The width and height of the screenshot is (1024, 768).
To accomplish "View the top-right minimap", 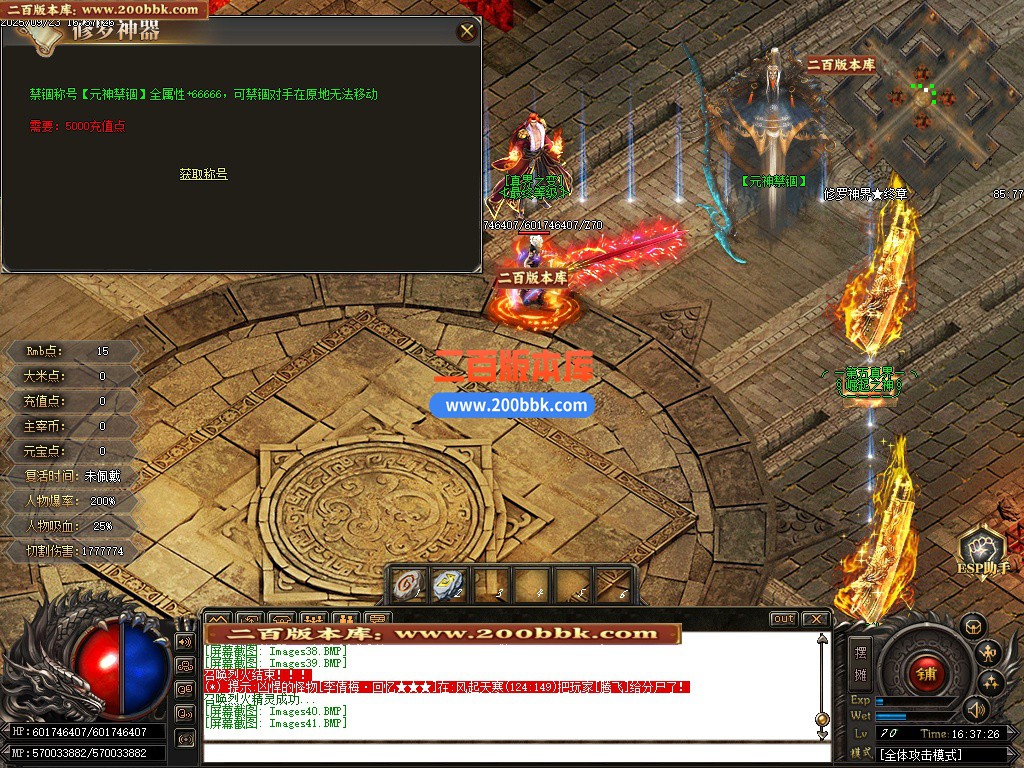I will (922, 98).
